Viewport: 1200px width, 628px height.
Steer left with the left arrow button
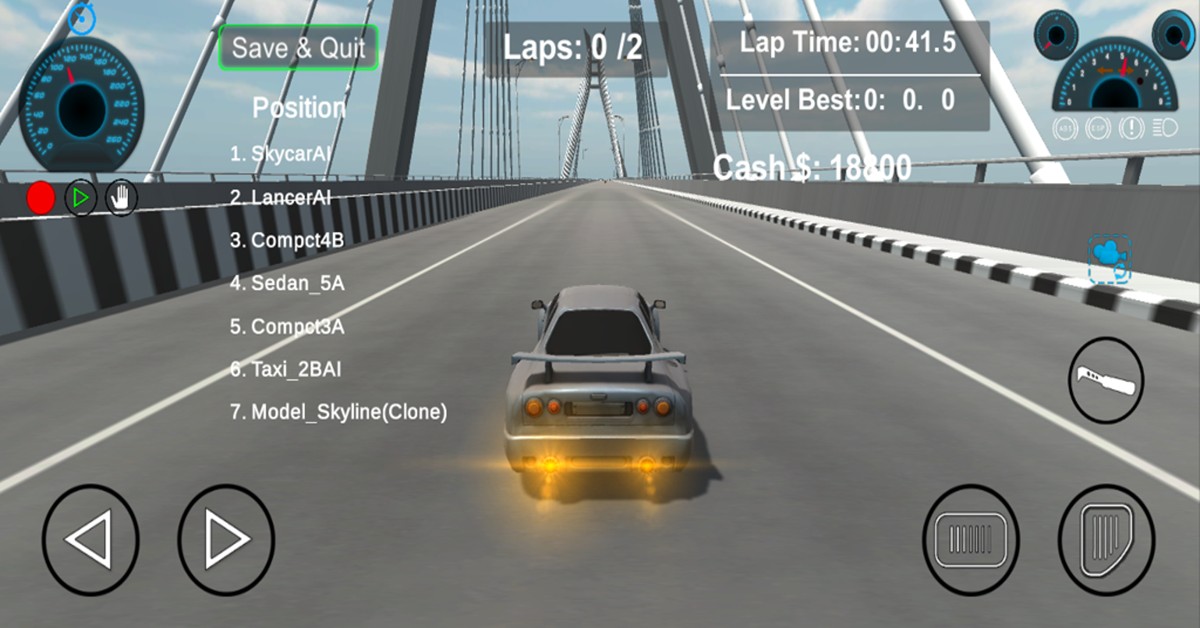[90, 541]
